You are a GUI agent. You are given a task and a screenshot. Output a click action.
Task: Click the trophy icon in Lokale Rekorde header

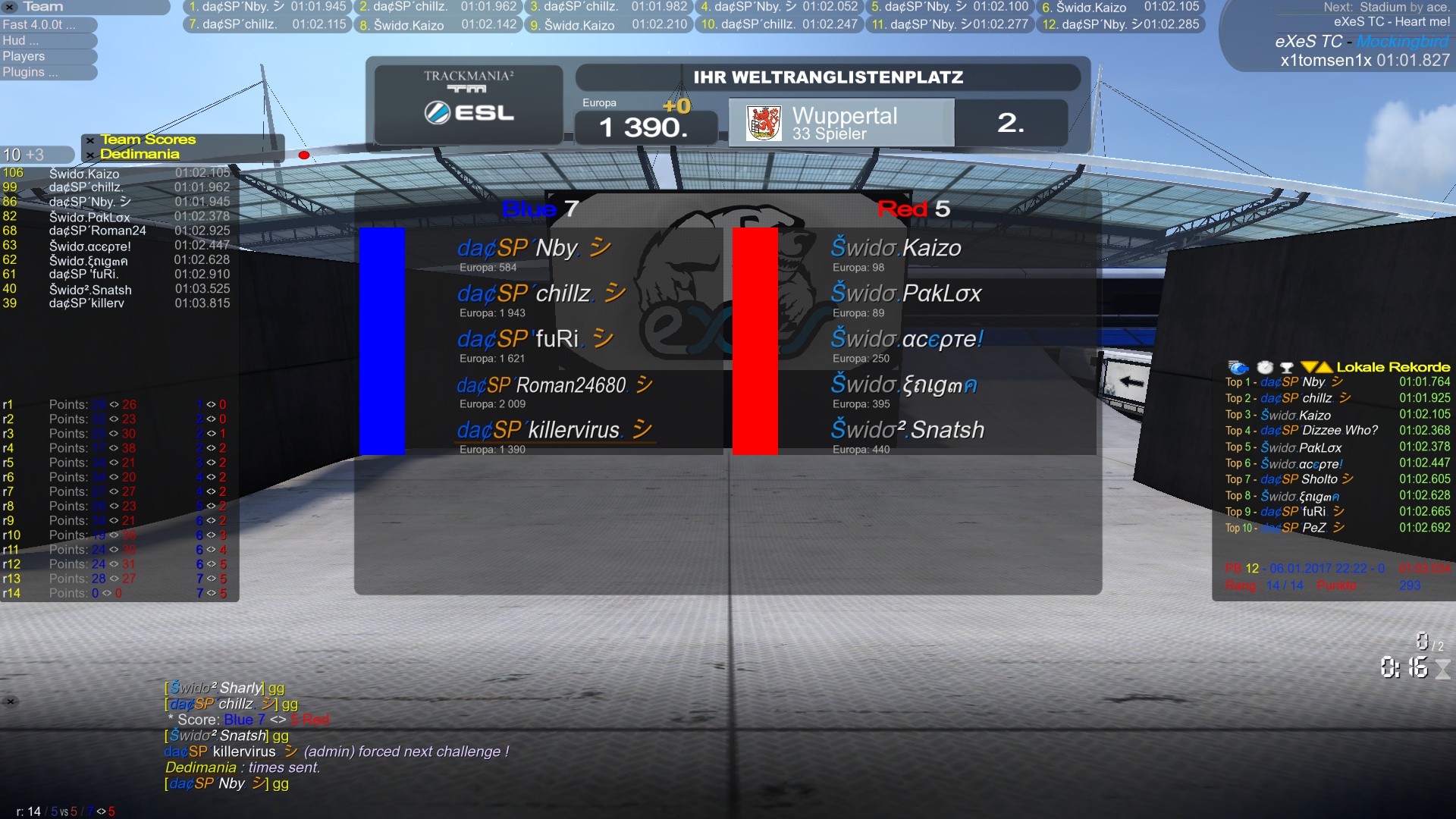(x=1287, y=368)
